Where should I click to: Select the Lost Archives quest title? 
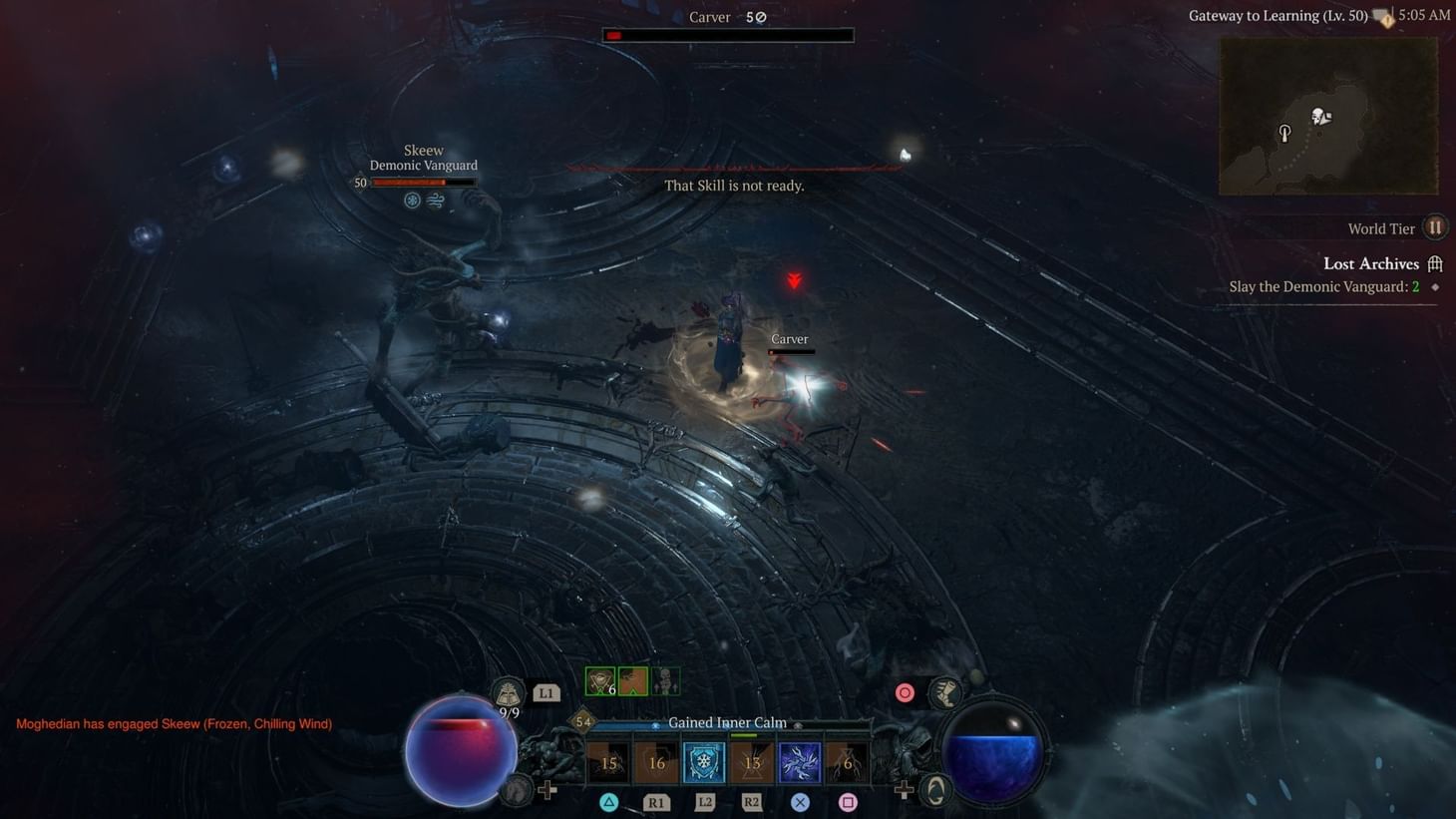coord(1371,262)
